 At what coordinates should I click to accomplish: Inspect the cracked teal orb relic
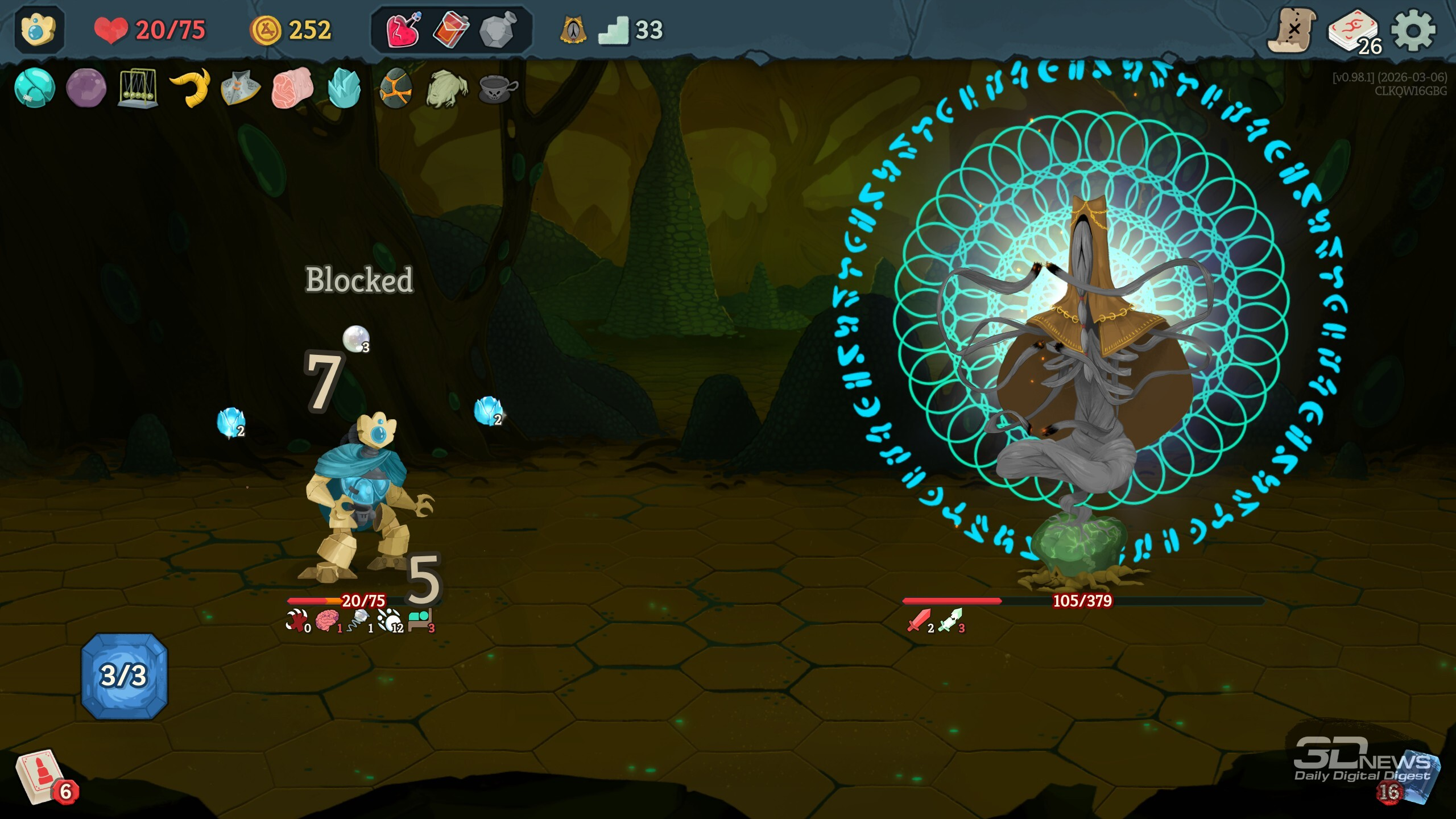(x=34, y=88)
